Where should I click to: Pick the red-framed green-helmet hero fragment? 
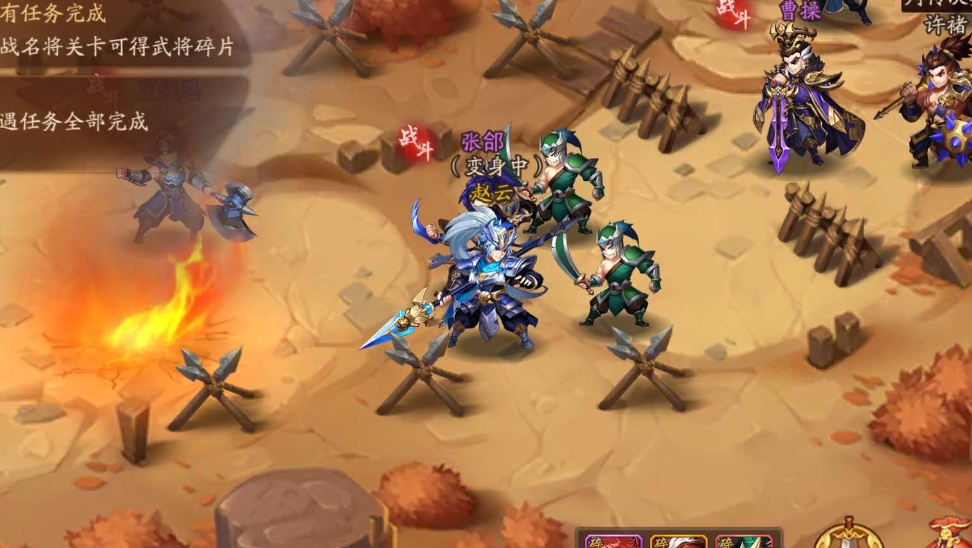point(744,542)
